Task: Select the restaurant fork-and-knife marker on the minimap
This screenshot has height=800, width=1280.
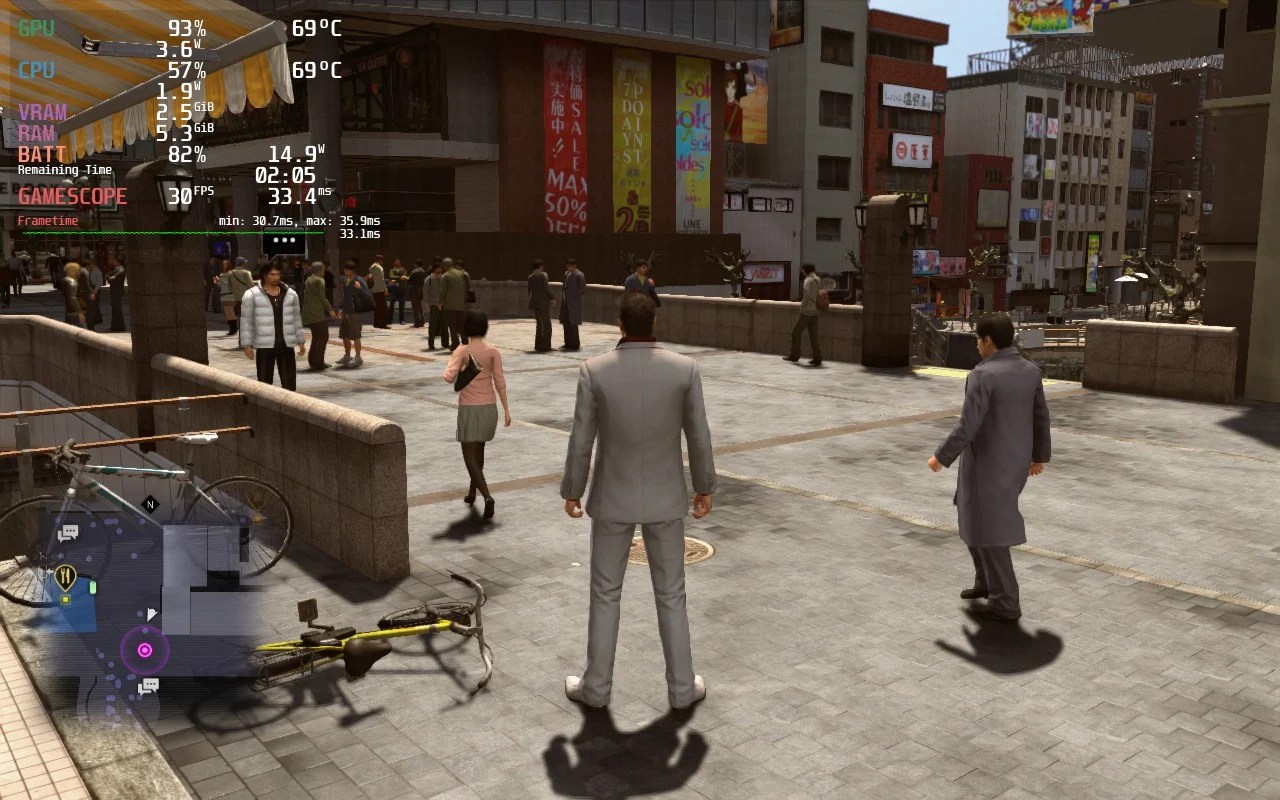Action: pos(67,574)
